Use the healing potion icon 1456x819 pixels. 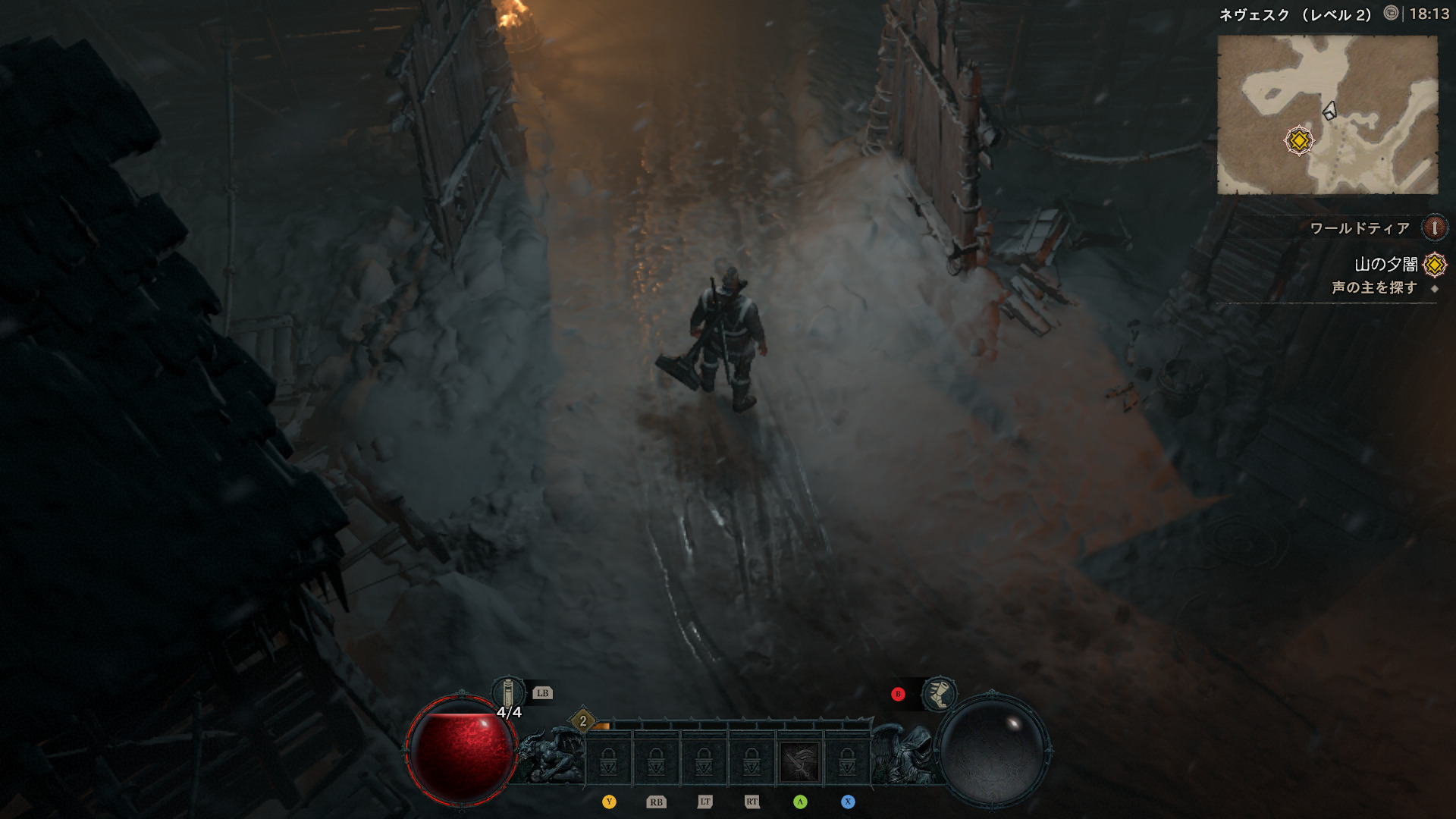point(508,693)
